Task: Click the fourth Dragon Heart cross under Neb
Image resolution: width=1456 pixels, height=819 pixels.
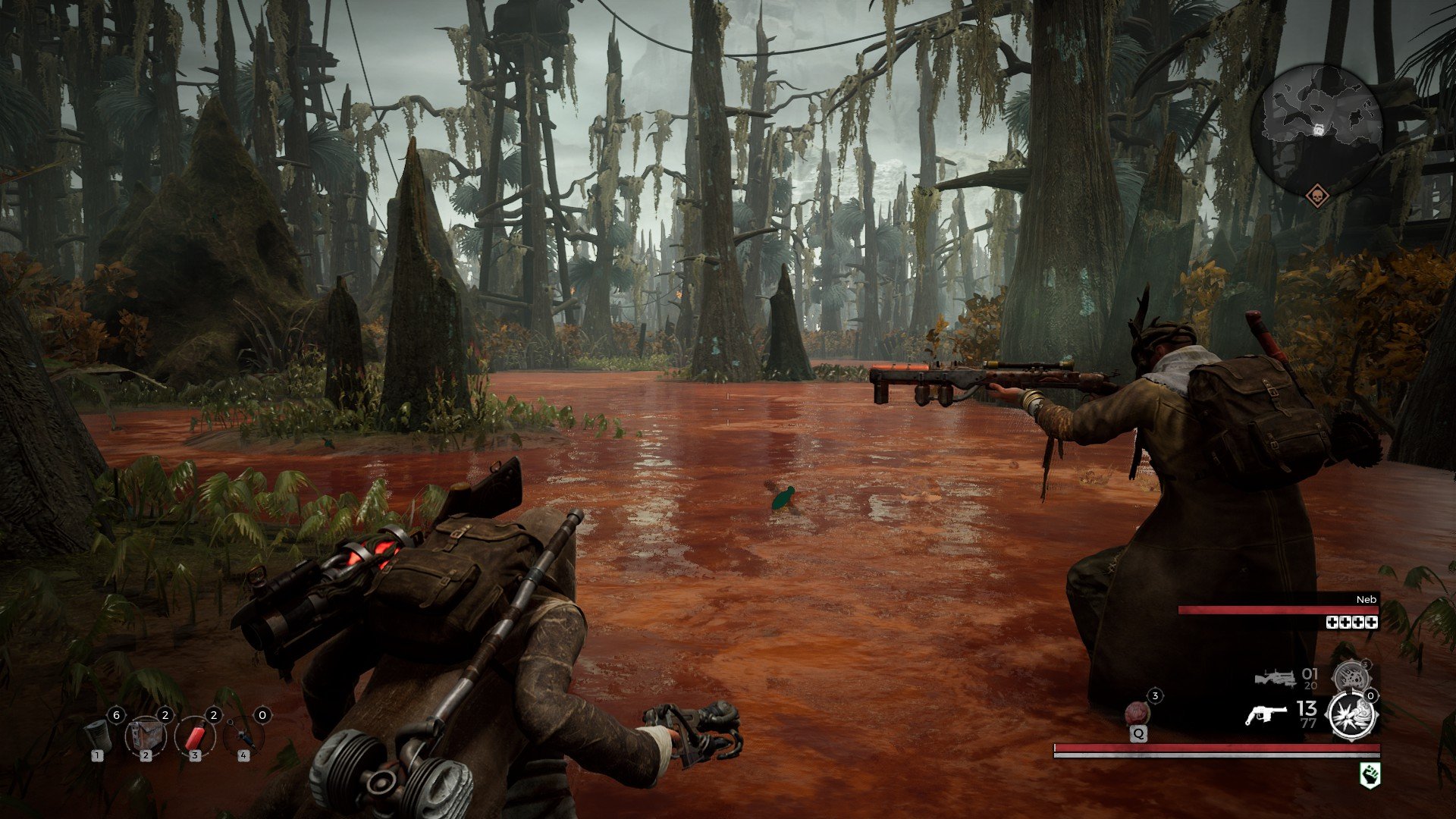Action: (1370, 623)
